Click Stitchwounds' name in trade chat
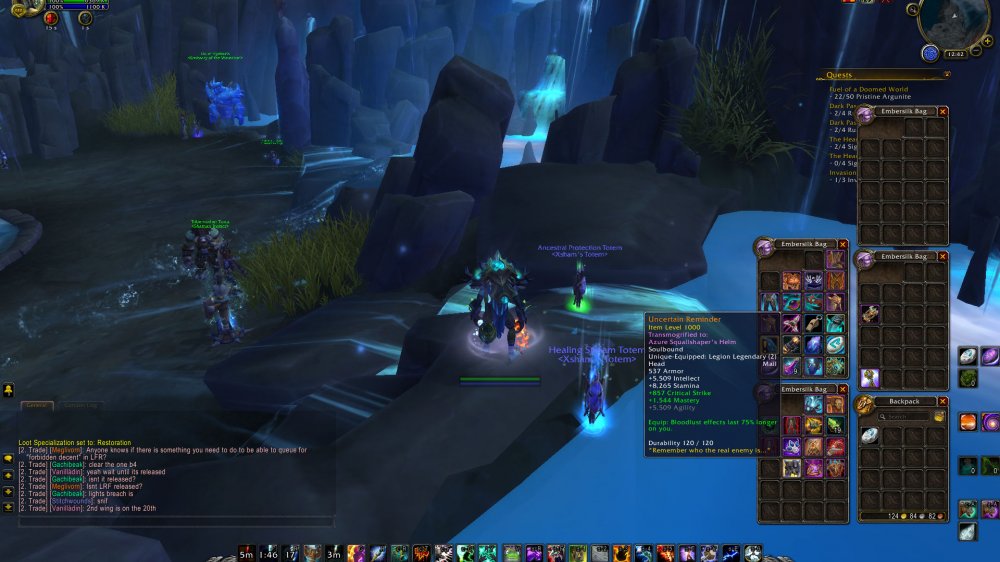Screen dimensions: 1000x562 pos(70,502)
